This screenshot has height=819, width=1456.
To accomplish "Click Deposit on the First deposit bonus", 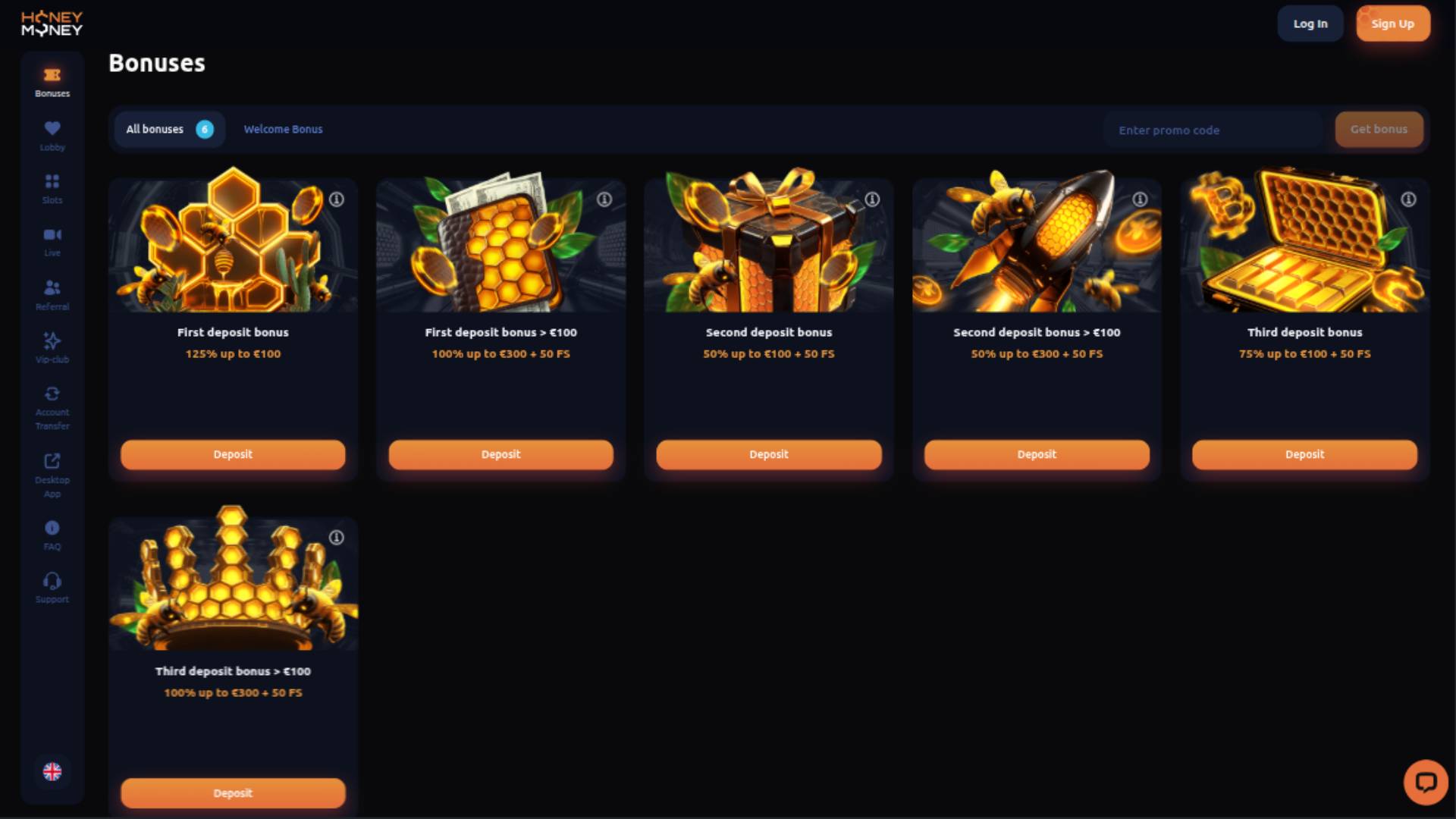I will [x=233, y=454].
